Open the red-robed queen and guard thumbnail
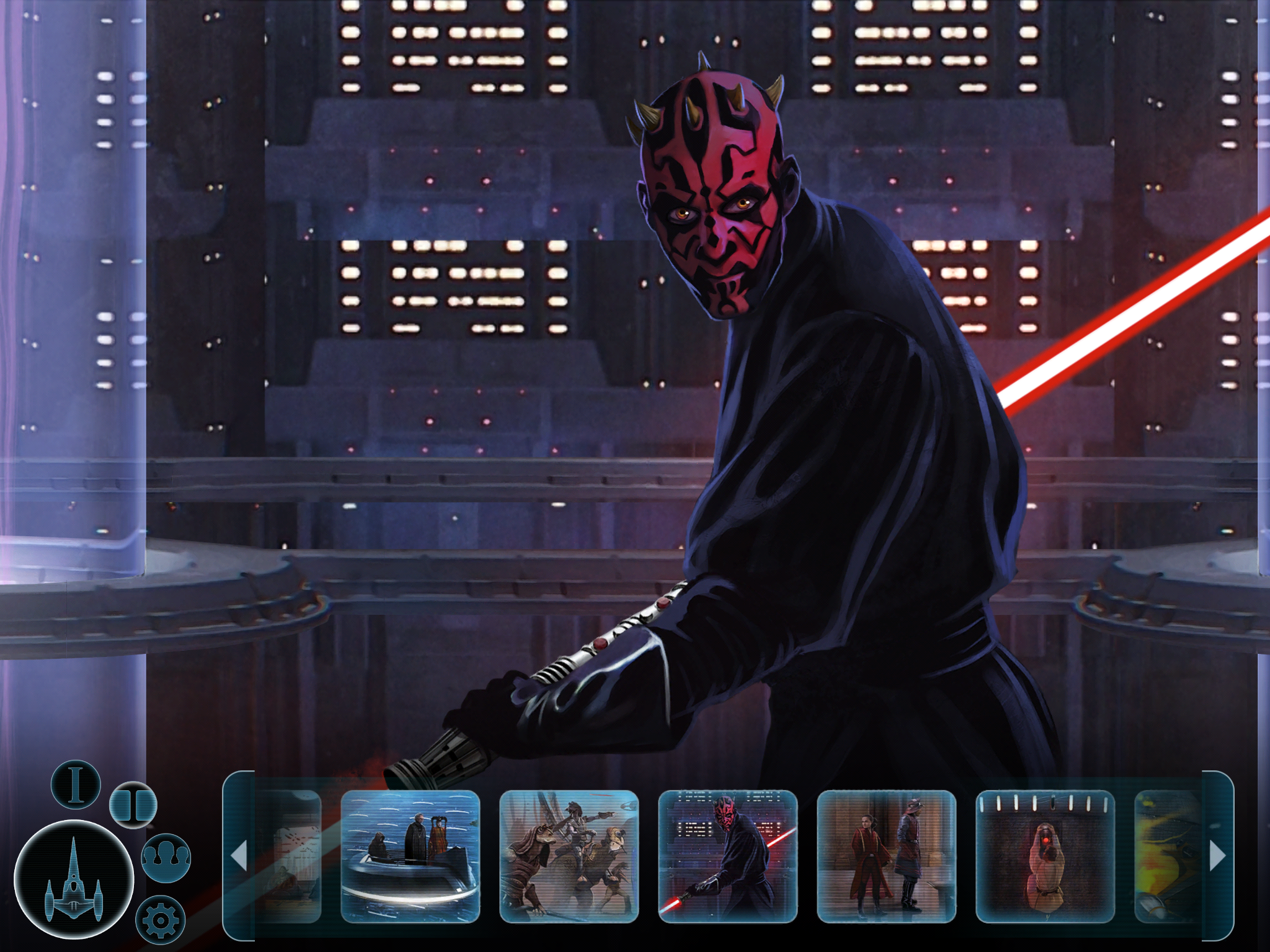This screenshot has height=952, width=1270. tap(886, 856)
